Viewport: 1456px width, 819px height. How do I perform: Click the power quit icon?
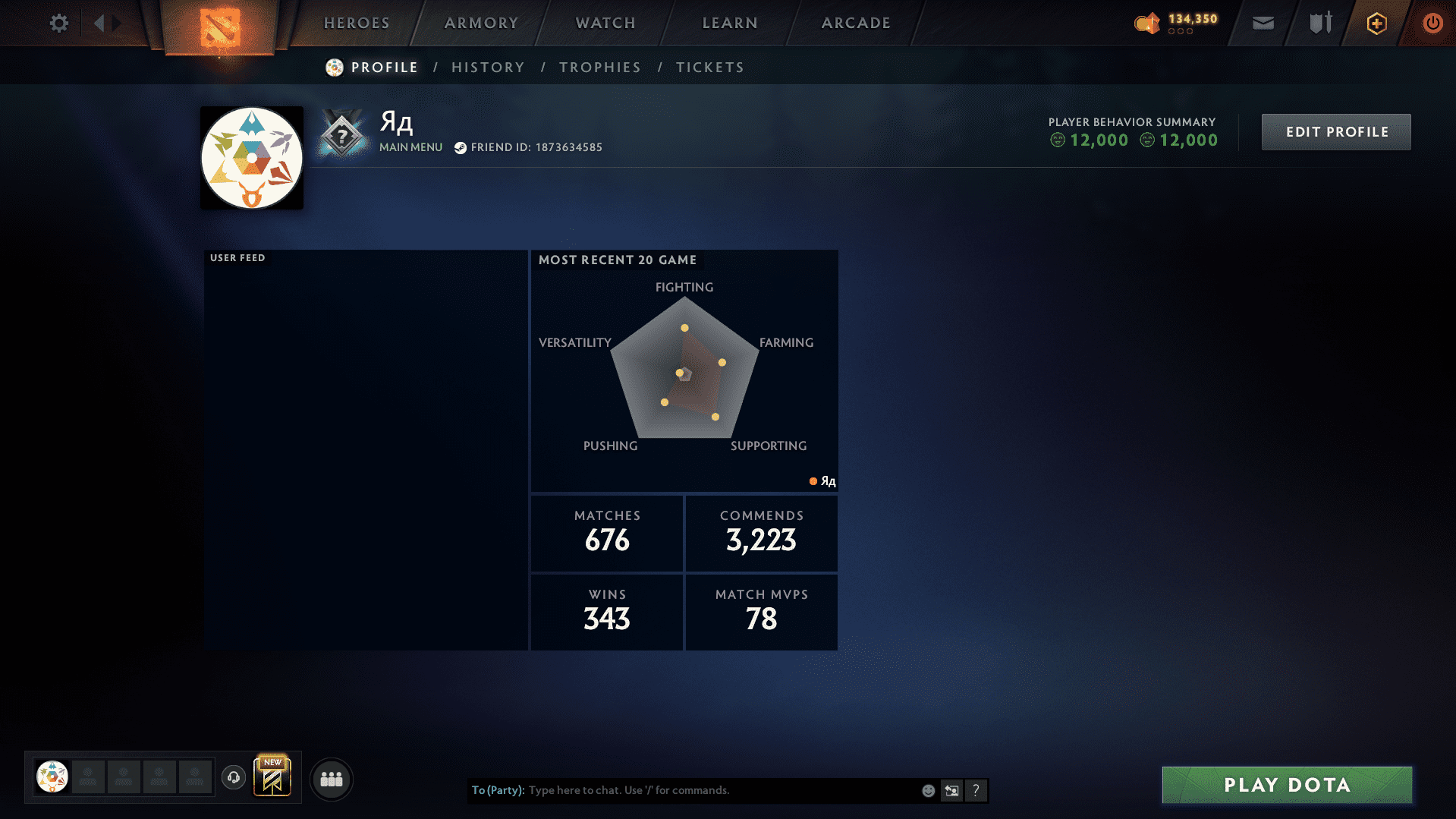pos(1432,23)
